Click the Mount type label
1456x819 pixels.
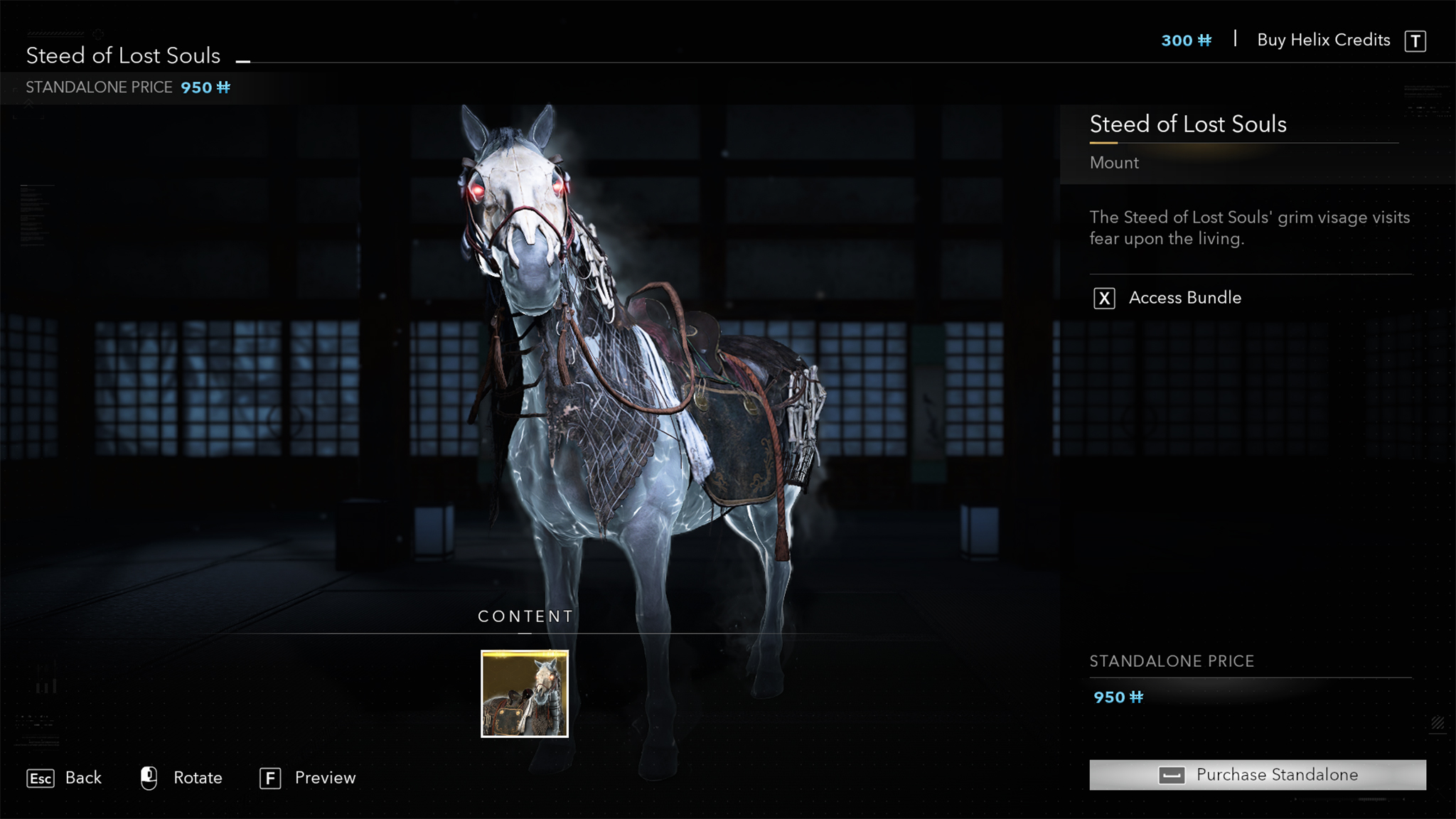tap(1114, 163)
